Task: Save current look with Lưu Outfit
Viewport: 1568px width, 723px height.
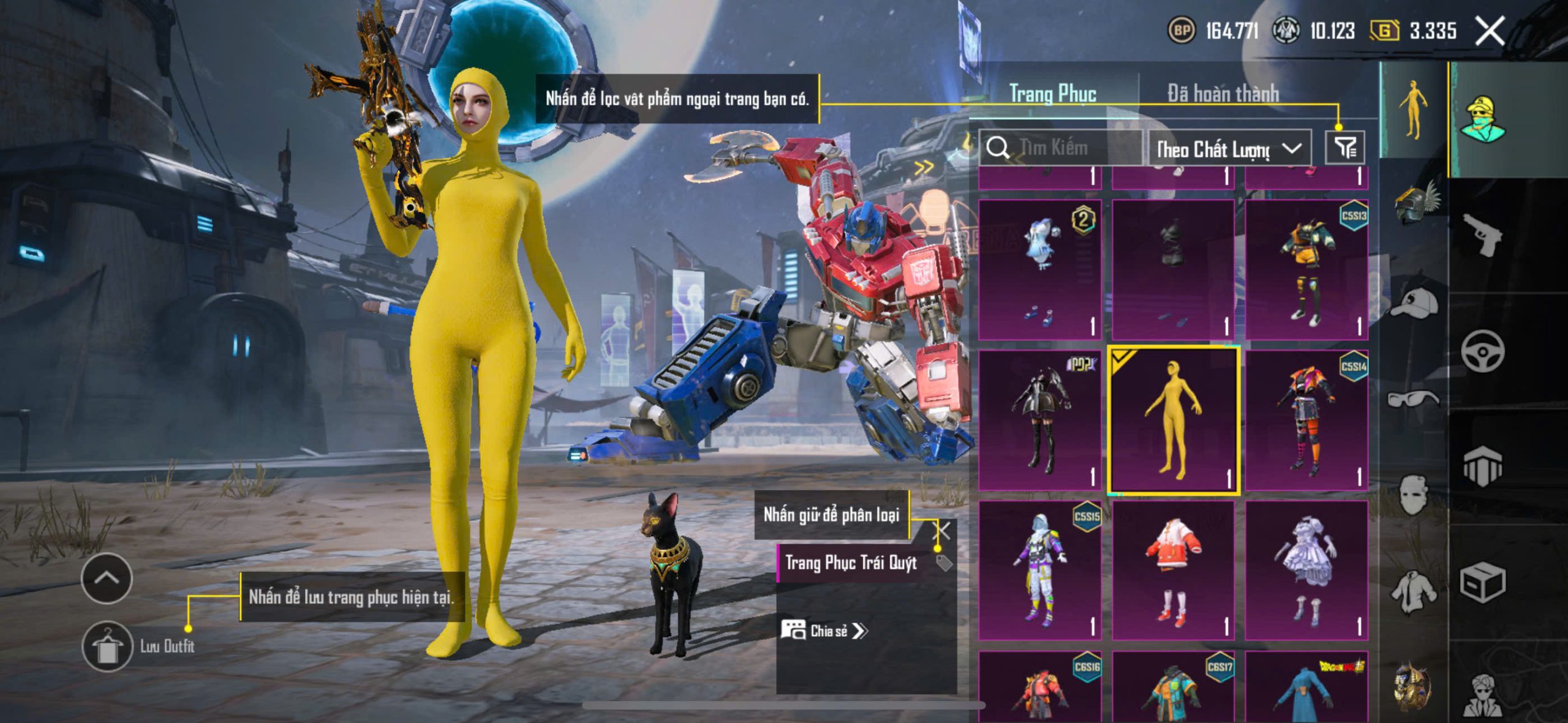Action: click(x=108, y=646)
